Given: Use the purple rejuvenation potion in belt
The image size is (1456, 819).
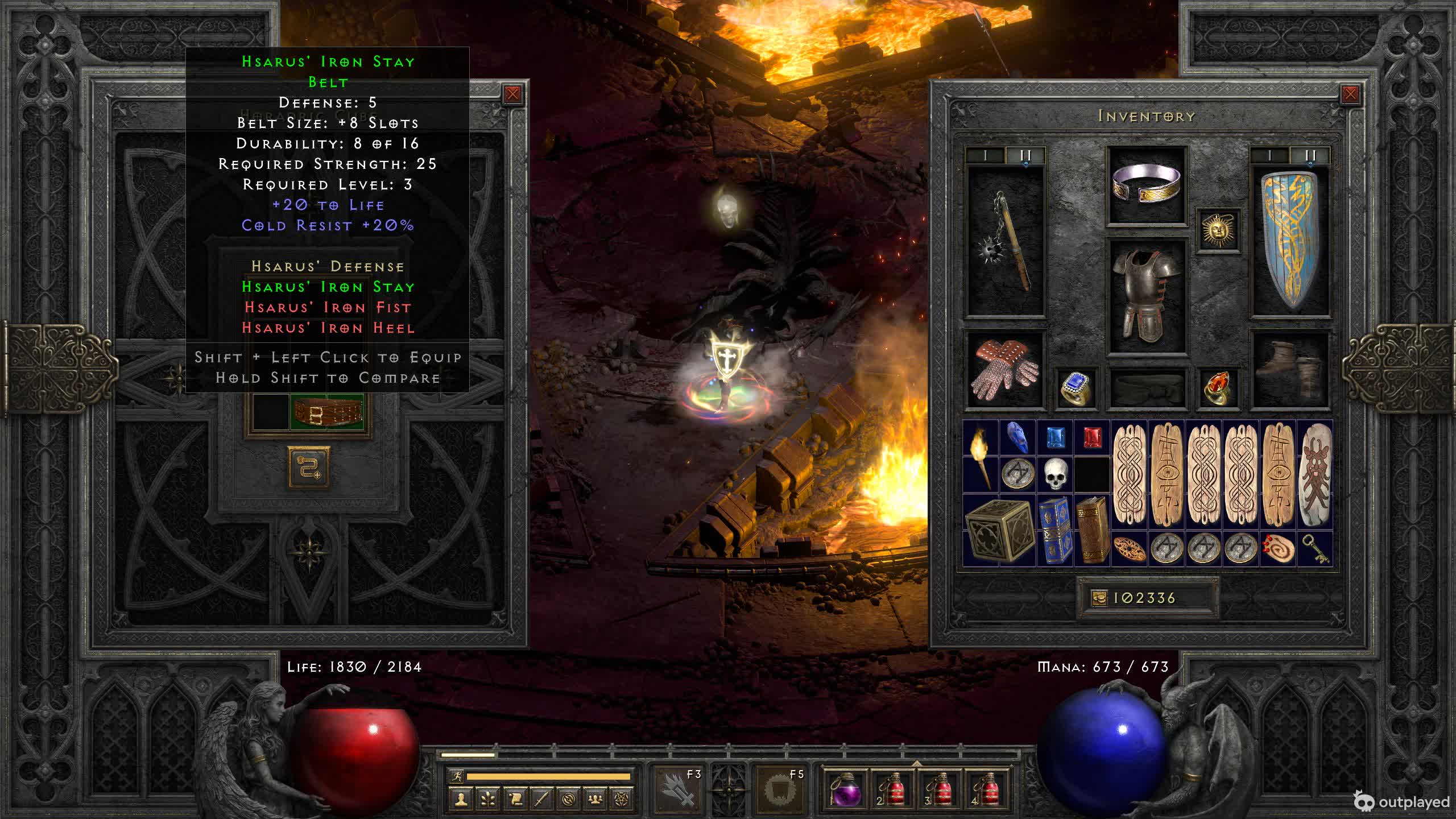Looking at the screenshot, I should pos(845,789).
